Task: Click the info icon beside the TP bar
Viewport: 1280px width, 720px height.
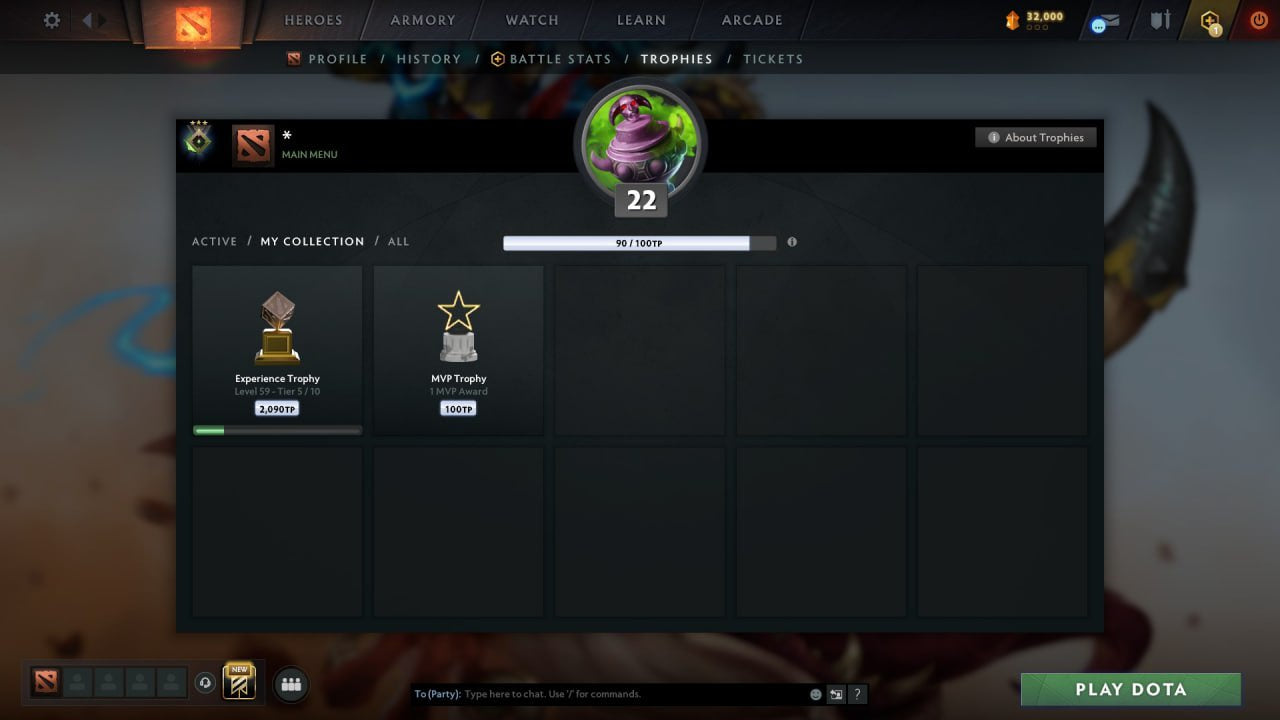Action: [x=792, y=242]
